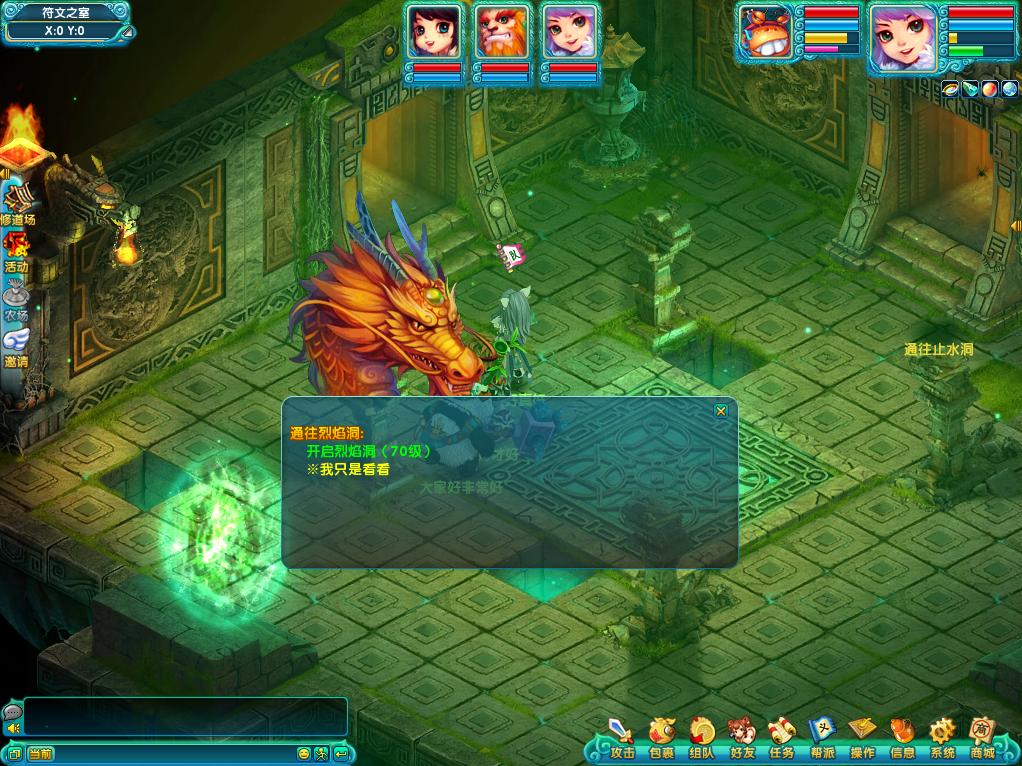Viewport: 1022px width, 766px height.
Task: Open the 信息 info gourd icon
Action: [x=902, y=738]
